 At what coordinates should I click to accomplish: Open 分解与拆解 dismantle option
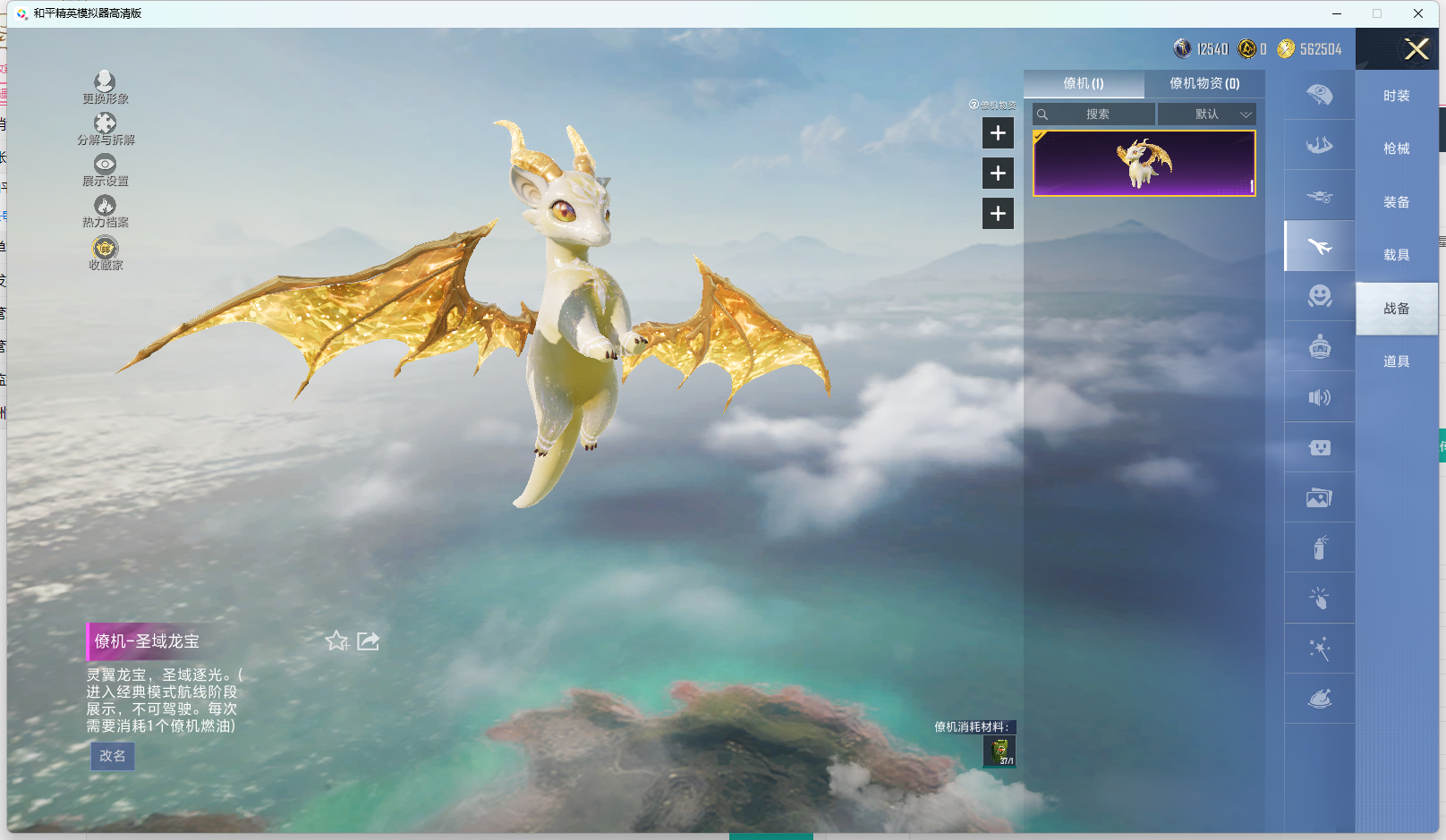click(x=105, y=128)
